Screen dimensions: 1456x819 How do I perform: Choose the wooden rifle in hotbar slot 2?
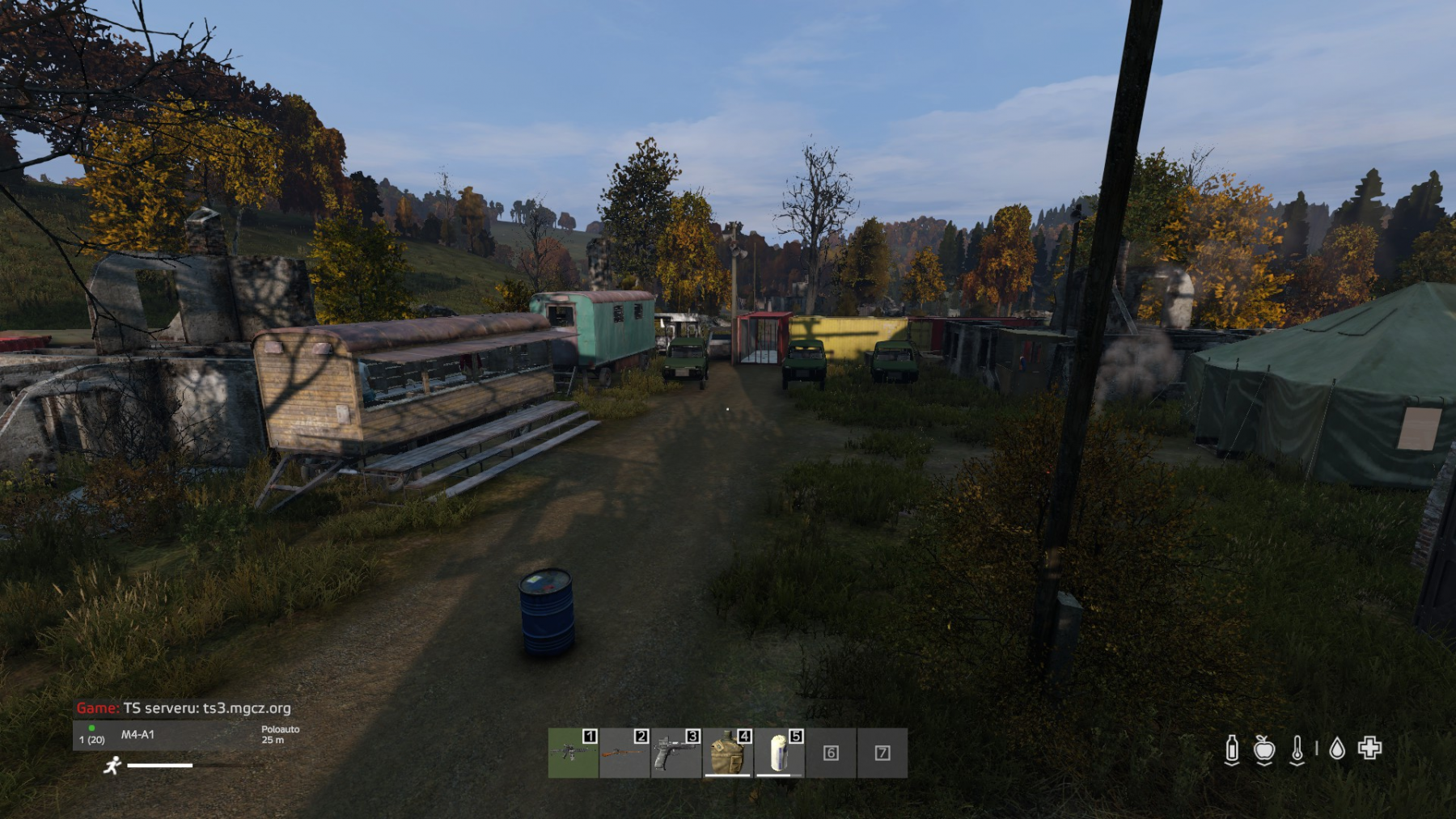pos(624,753)
